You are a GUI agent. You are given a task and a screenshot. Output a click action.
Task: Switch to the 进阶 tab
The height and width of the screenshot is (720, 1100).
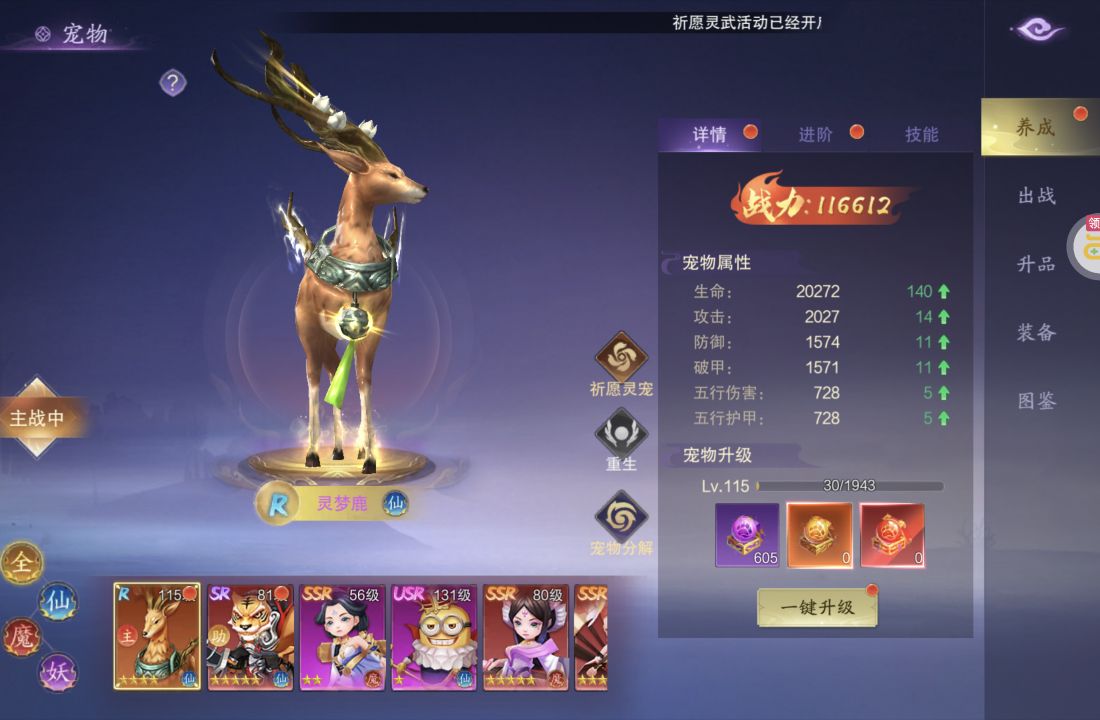click(x=816, y=135)
